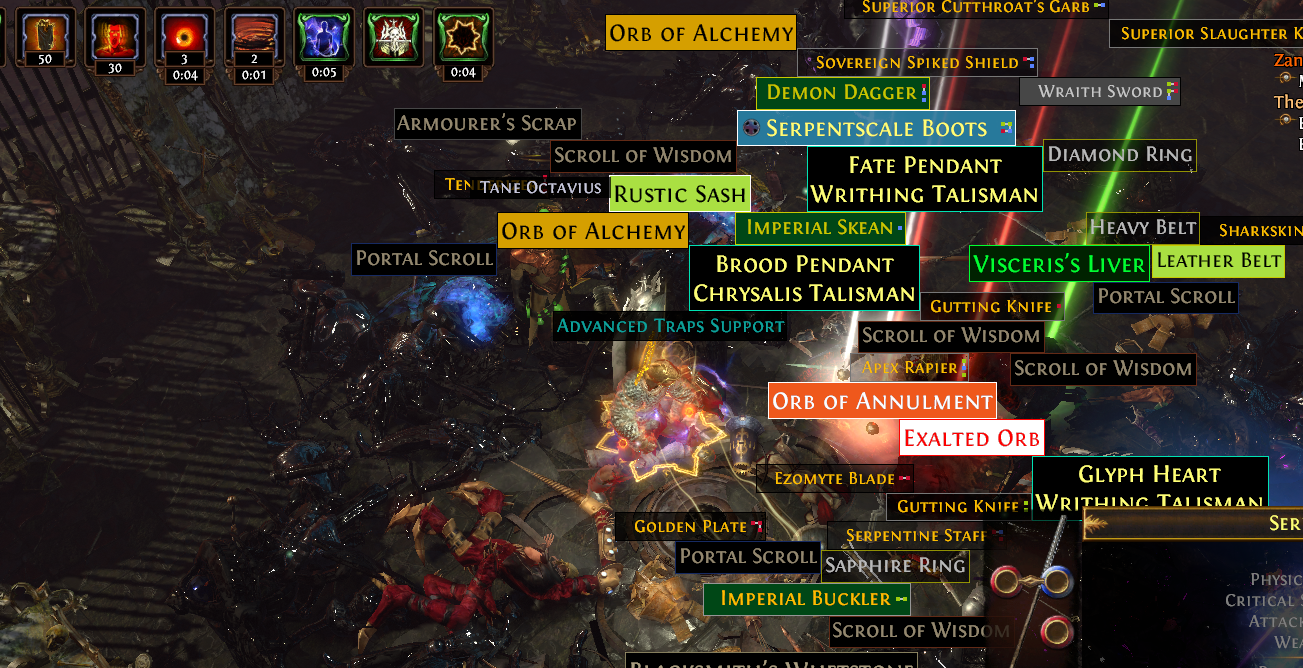
Task: Pick up the Exalted Orb label
Action: 971,438
